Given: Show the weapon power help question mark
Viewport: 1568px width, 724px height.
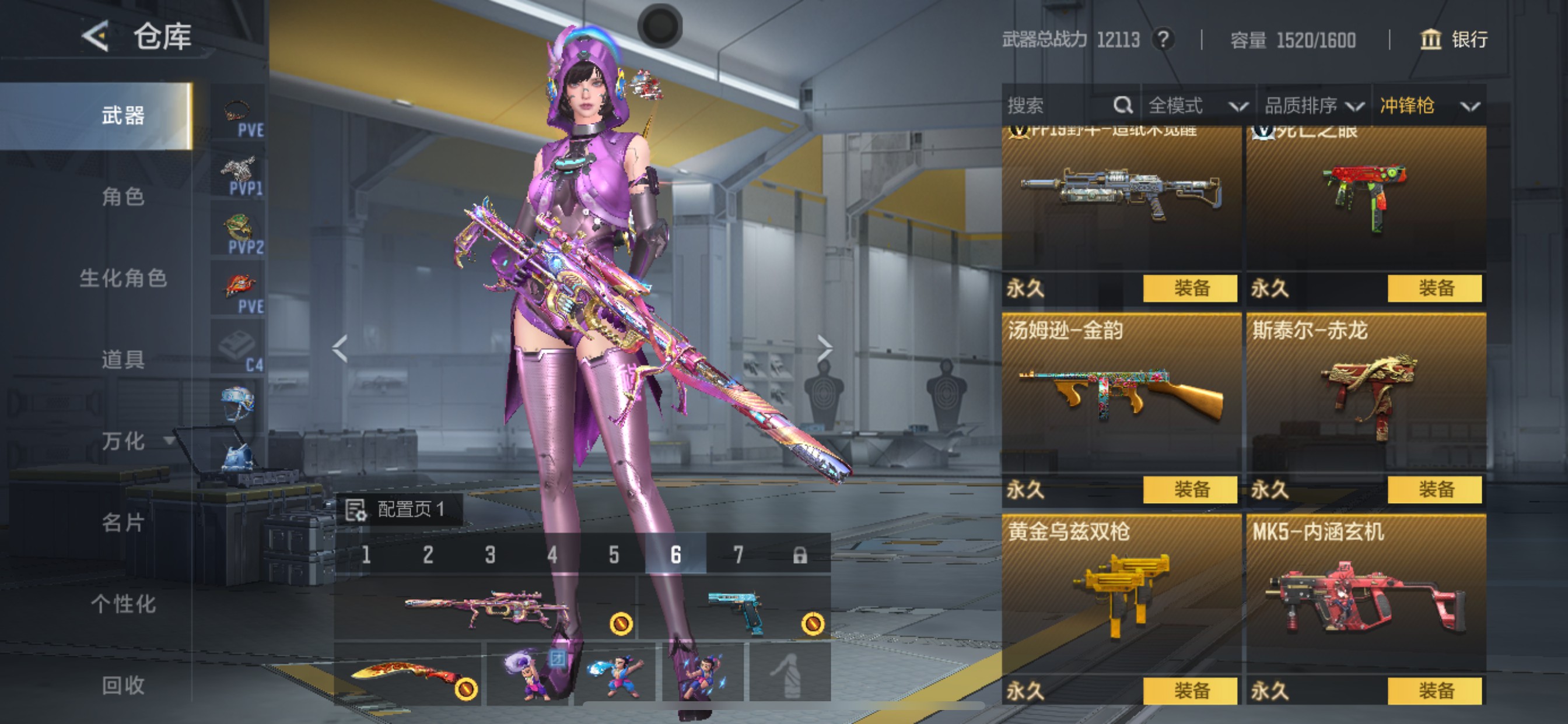Looking at the screenshot, I should pyautogui.click(x=1163, y=40).
